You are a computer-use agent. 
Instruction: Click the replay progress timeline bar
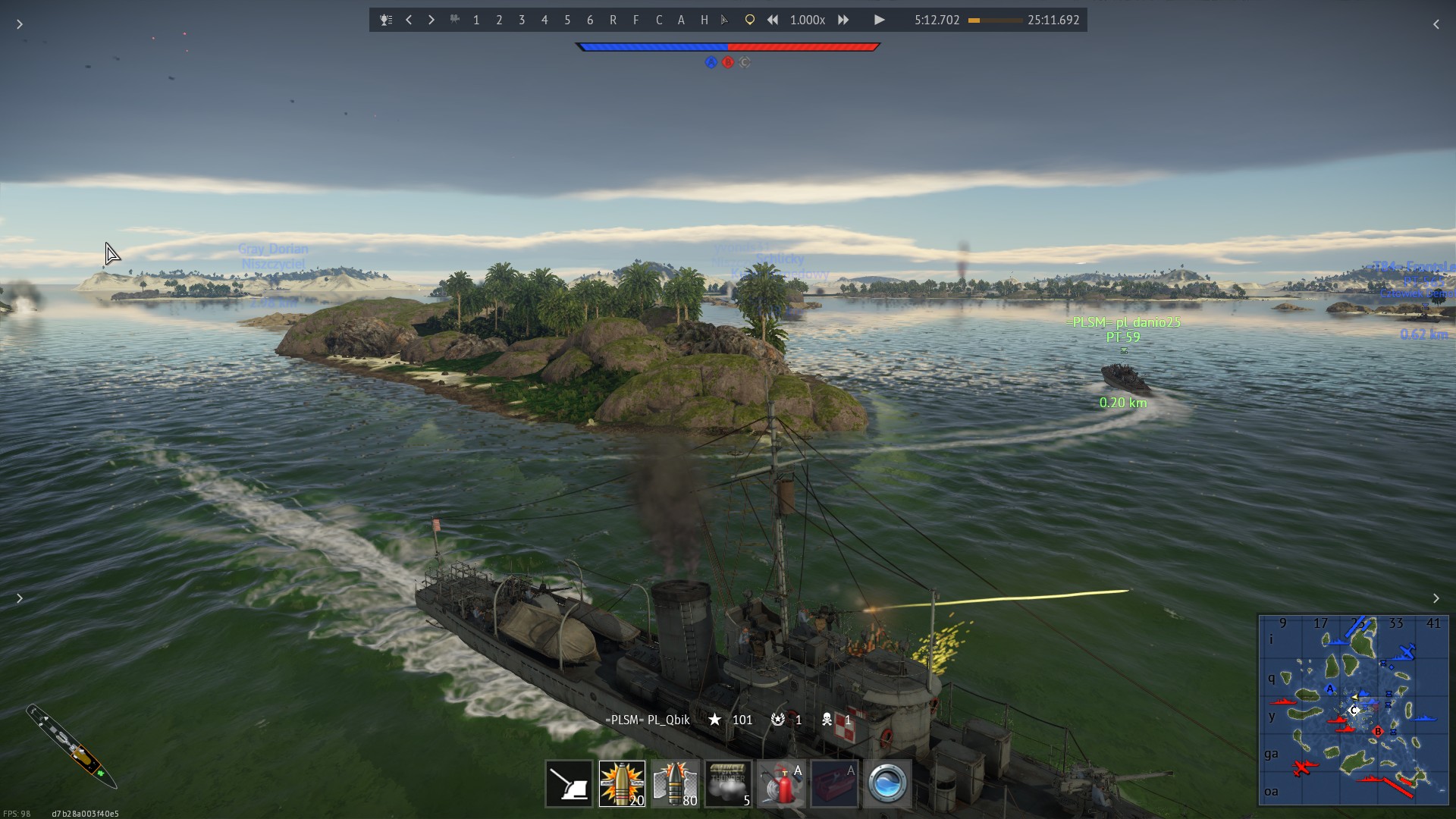[995, 20]
